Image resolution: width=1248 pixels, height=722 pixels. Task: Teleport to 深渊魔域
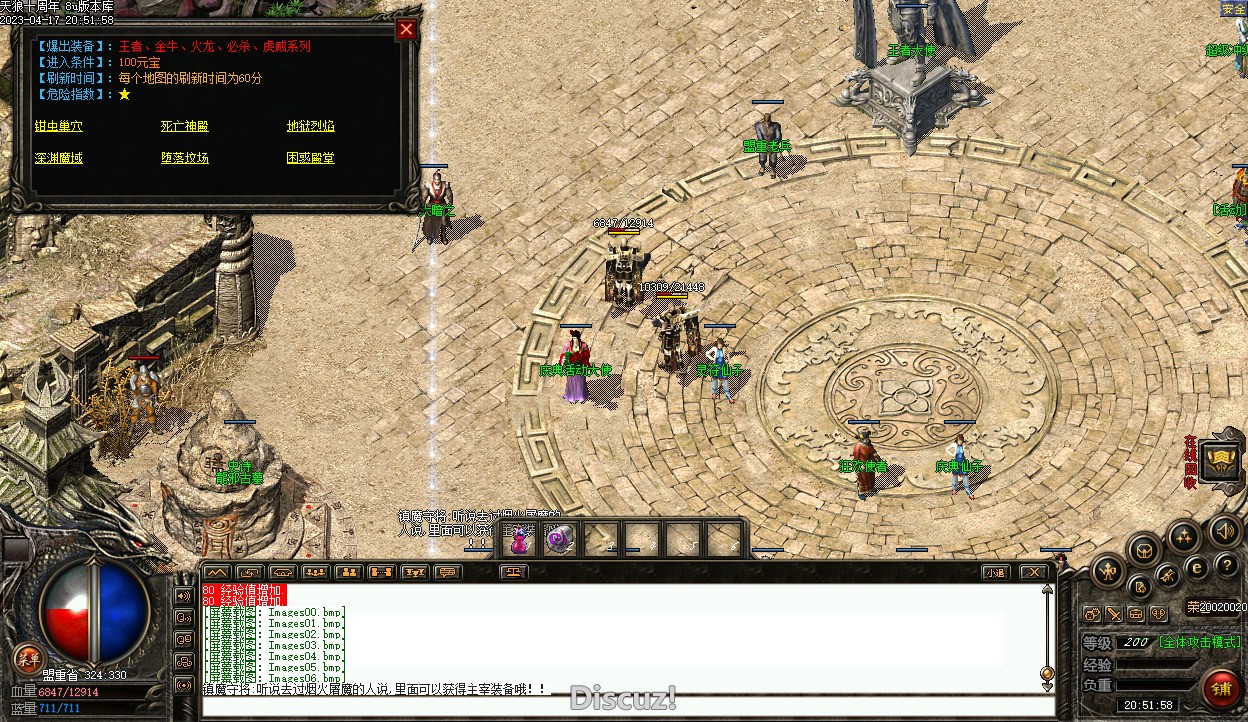58,158
